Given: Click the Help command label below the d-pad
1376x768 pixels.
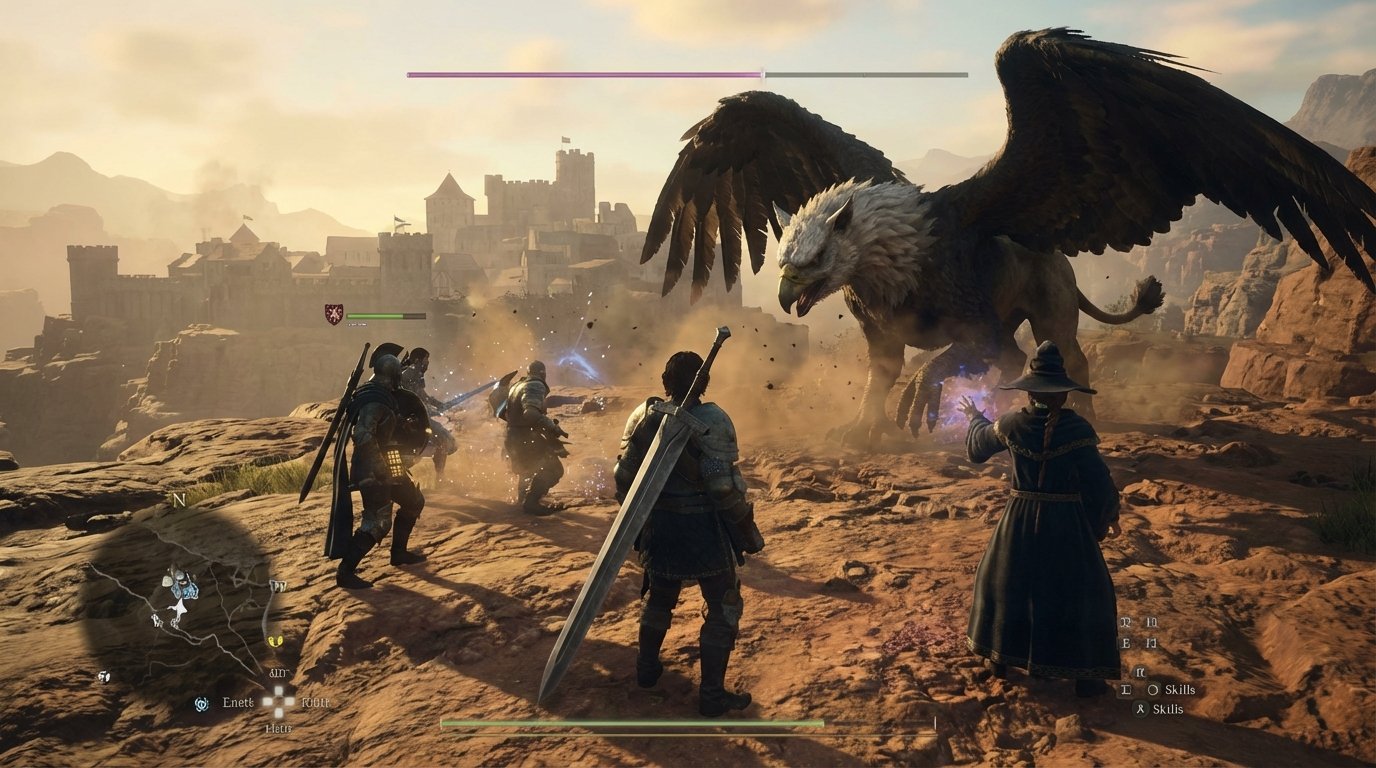Looking at the screenshot, I should tap(278, 728).
